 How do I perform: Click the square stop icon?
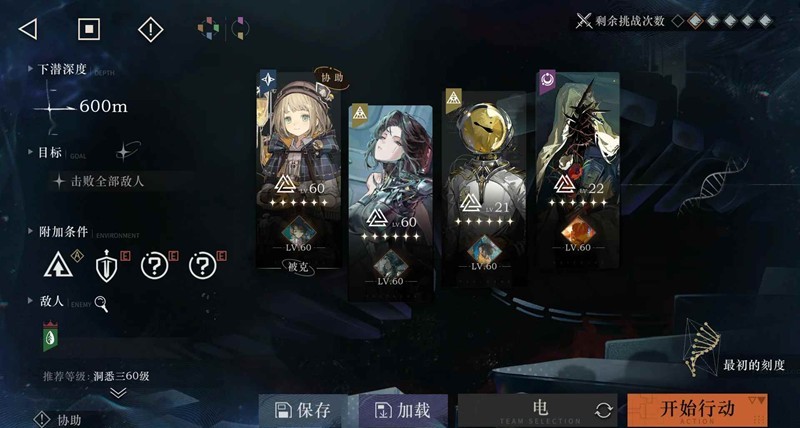tap(89, 29)
